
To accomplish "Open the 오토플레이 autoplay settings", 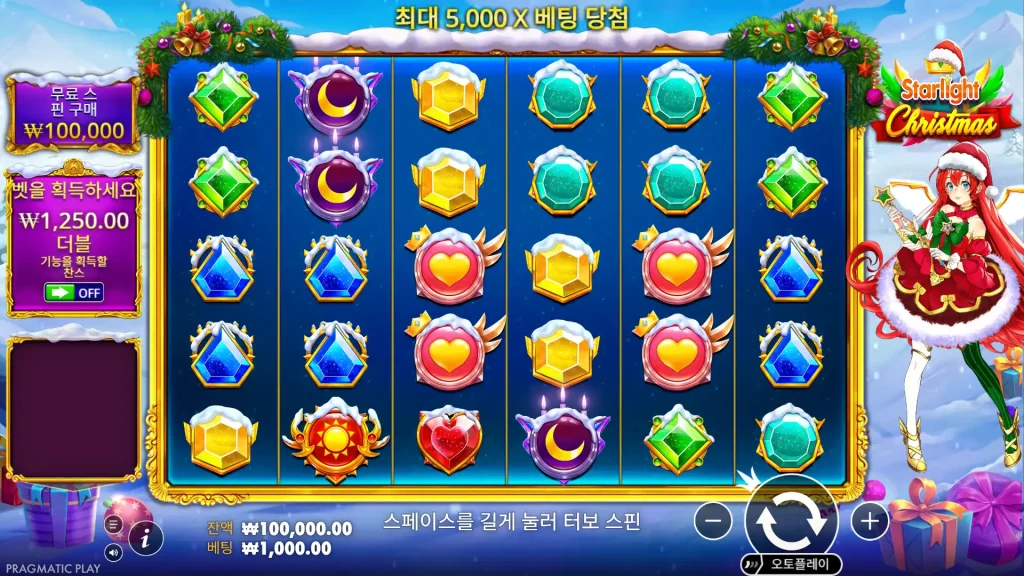I will pyautogui.click(x=790, y=564).
